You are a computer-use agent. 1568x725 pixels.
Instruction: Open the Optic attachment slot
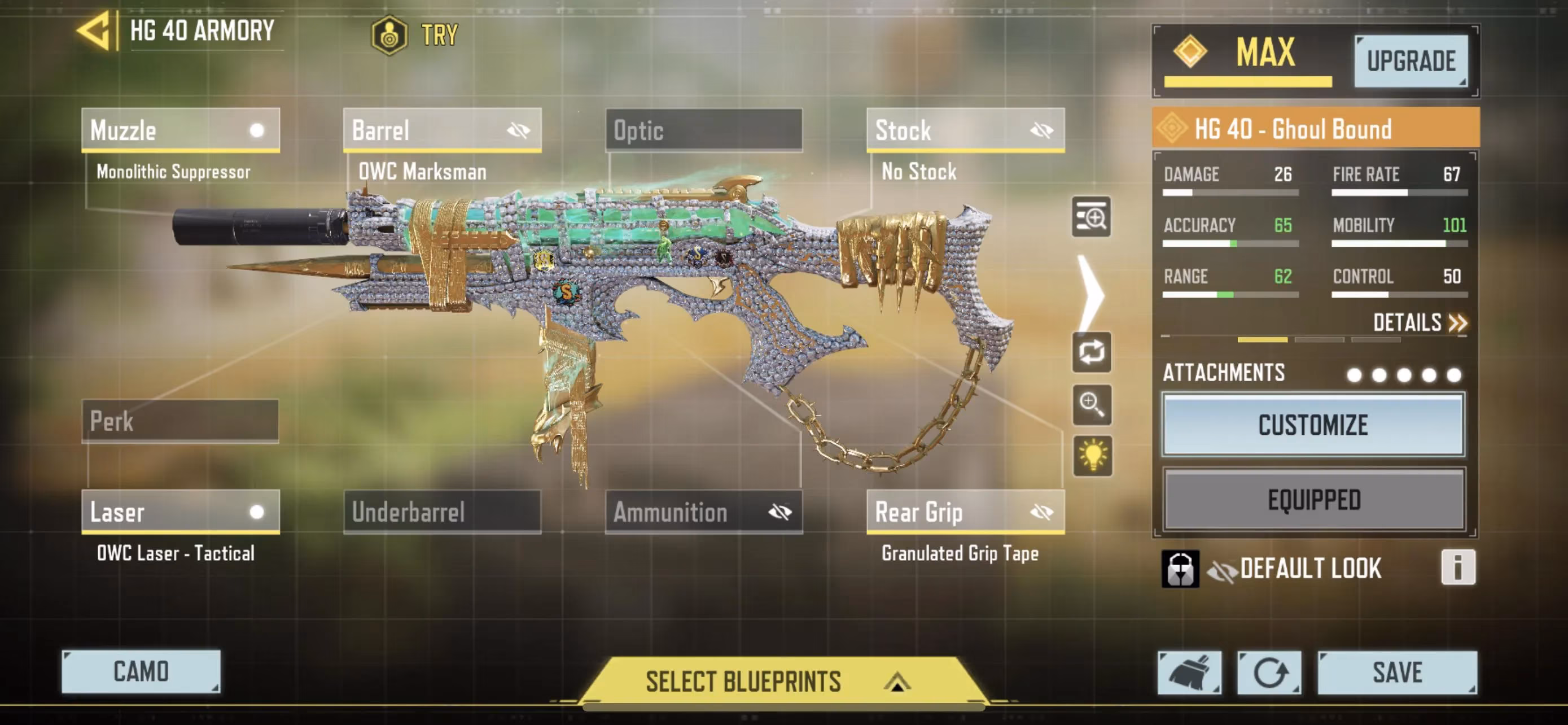coord(704,130)
